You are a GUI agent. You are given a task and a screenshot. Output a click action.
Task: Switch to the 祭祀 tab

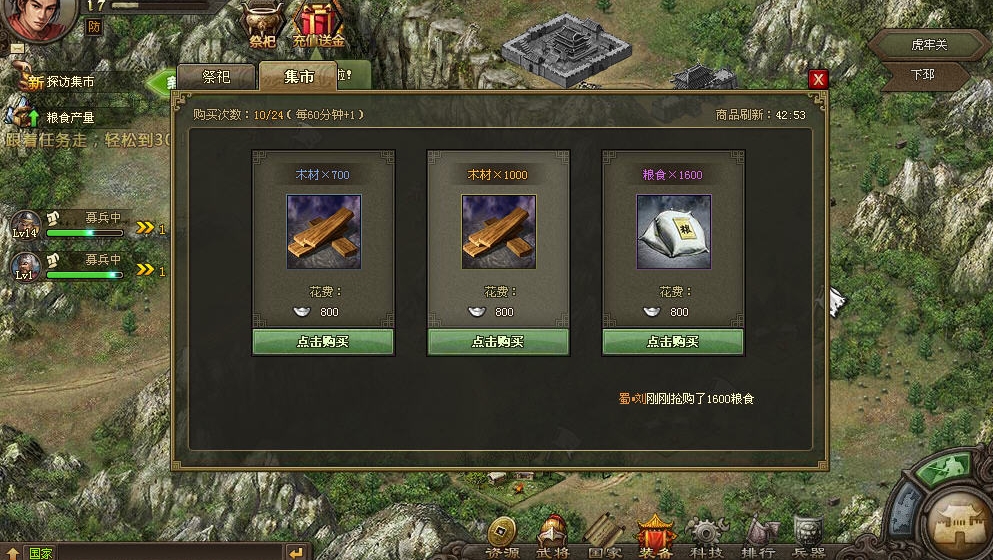click(x=216, y=77)
